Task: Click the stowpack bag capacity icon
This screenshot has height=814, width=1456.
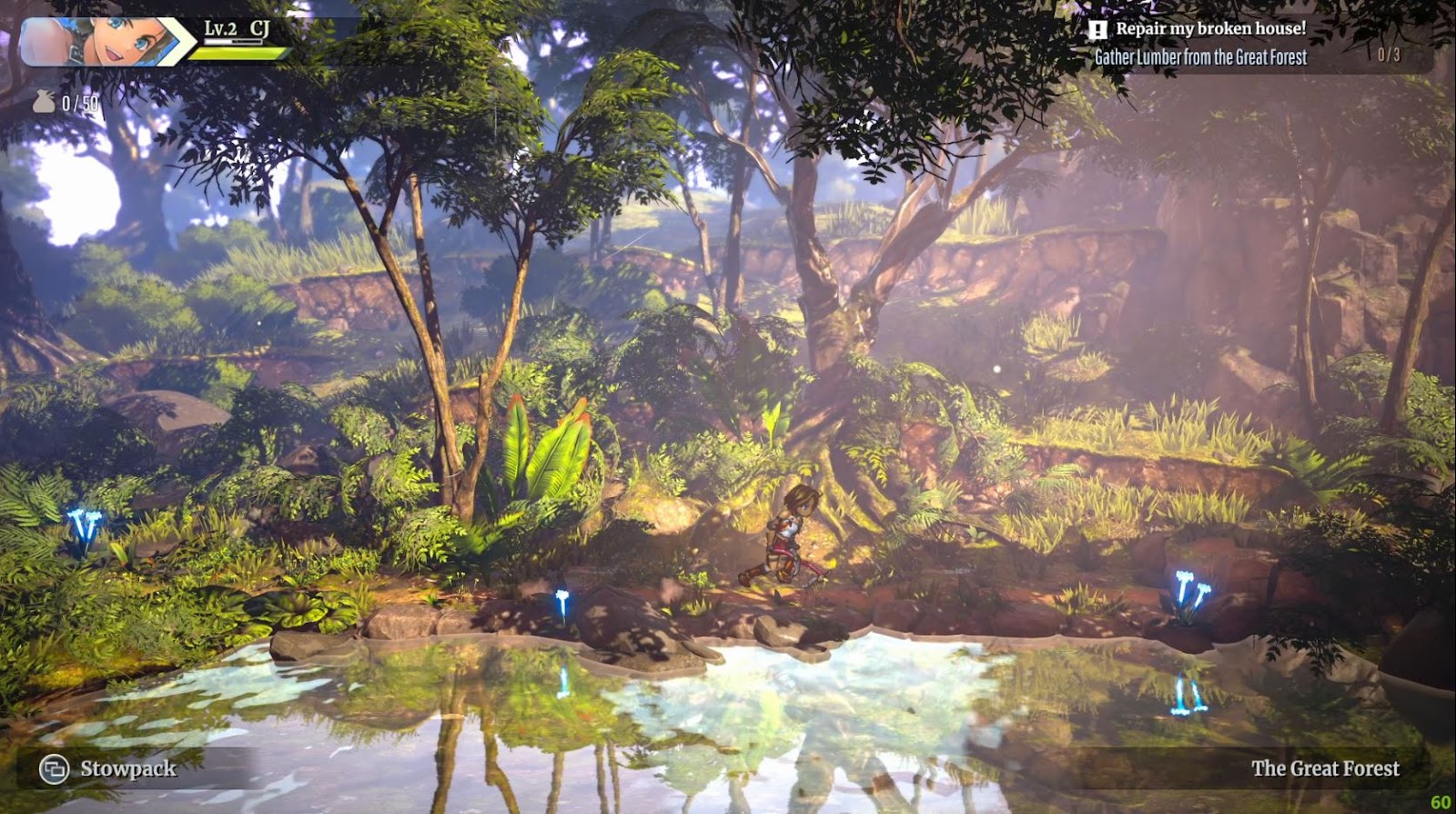Action: pos(44,102)
